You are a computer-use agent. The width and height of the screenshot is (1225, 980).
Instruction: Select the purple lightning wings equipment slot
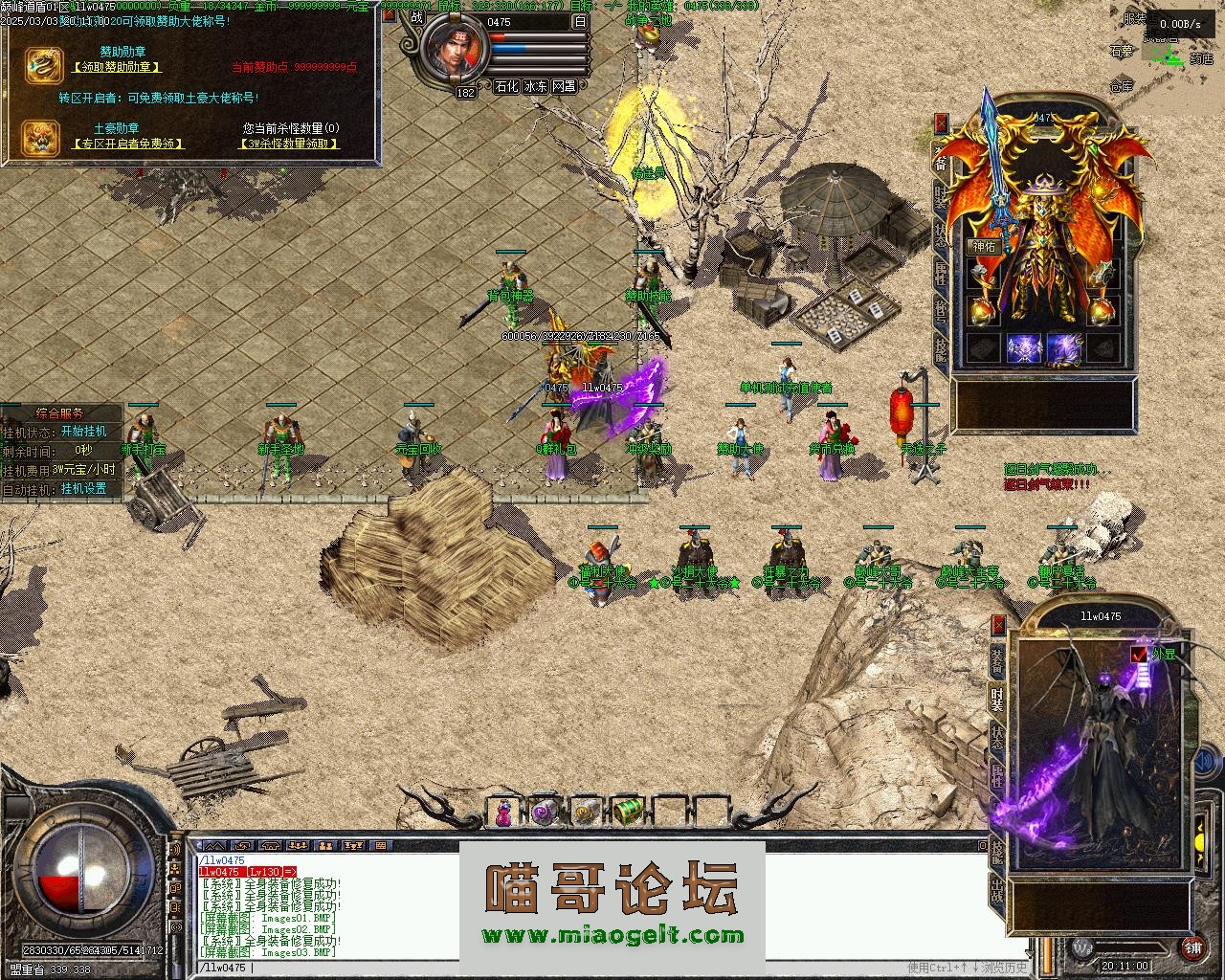point(1064,349)
